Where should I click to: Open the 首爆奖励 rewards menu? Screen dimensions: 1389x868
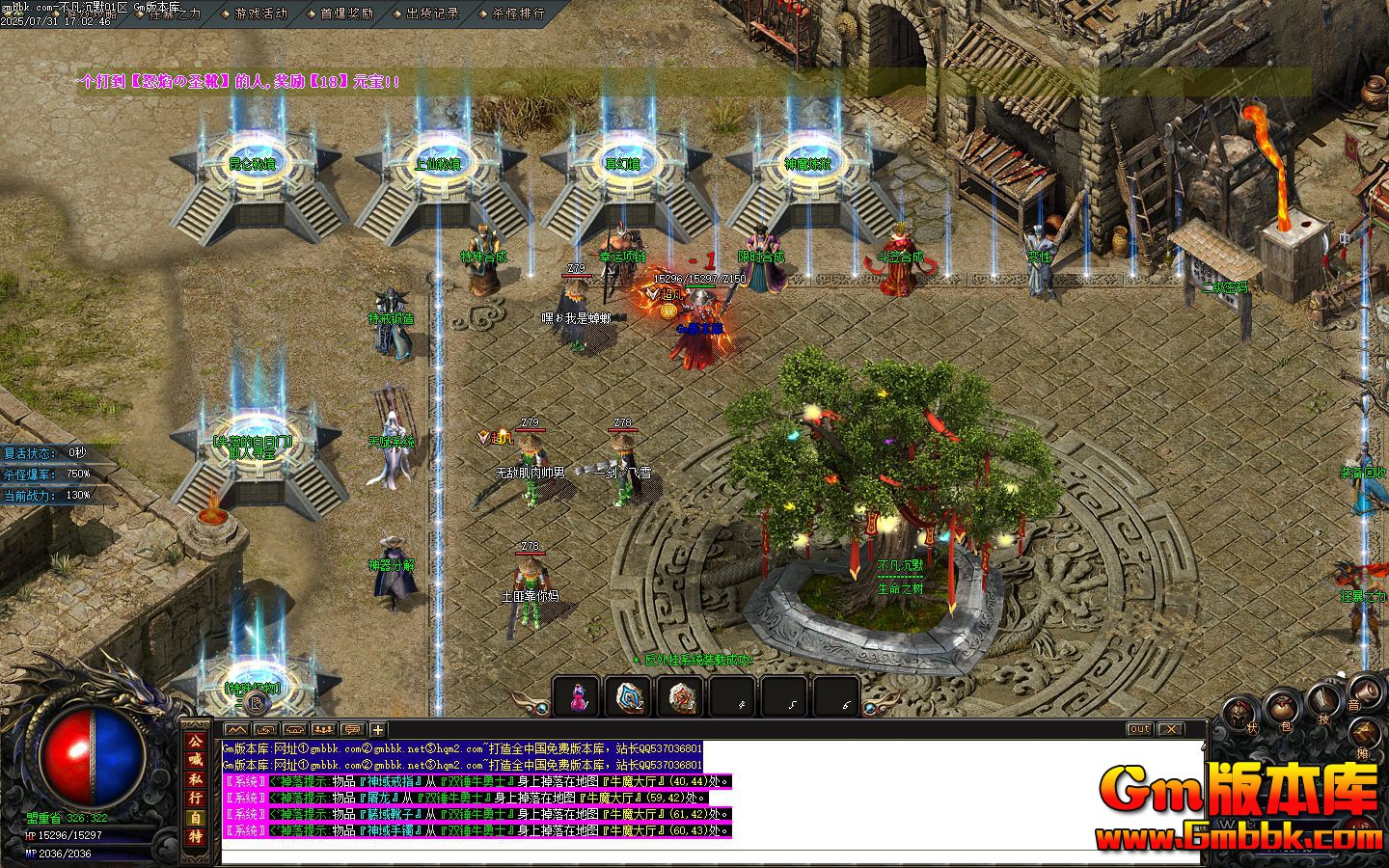tap(346, 14)
